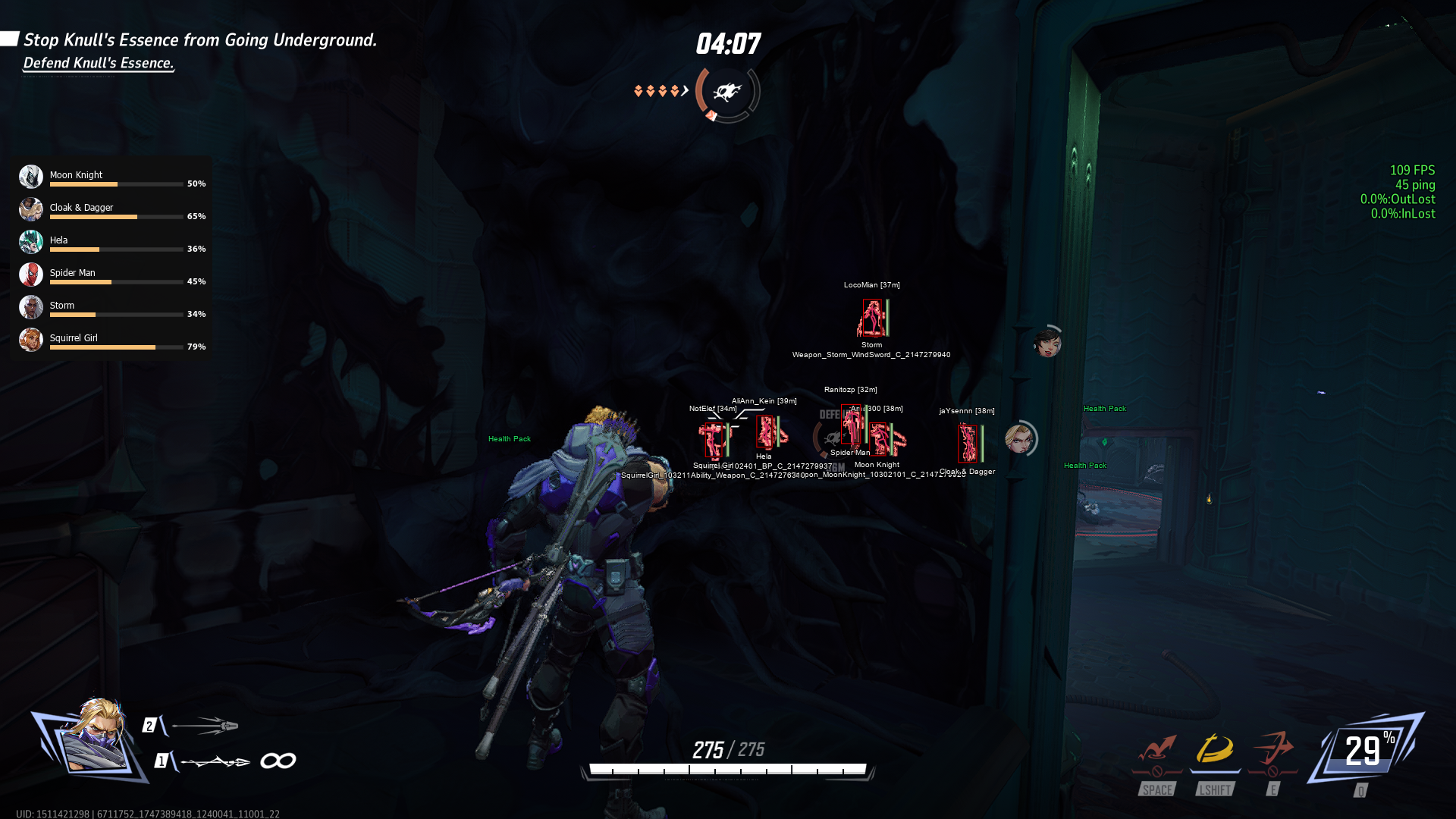Click the Defend Knull's Essence objective tracker

[99, 63]
